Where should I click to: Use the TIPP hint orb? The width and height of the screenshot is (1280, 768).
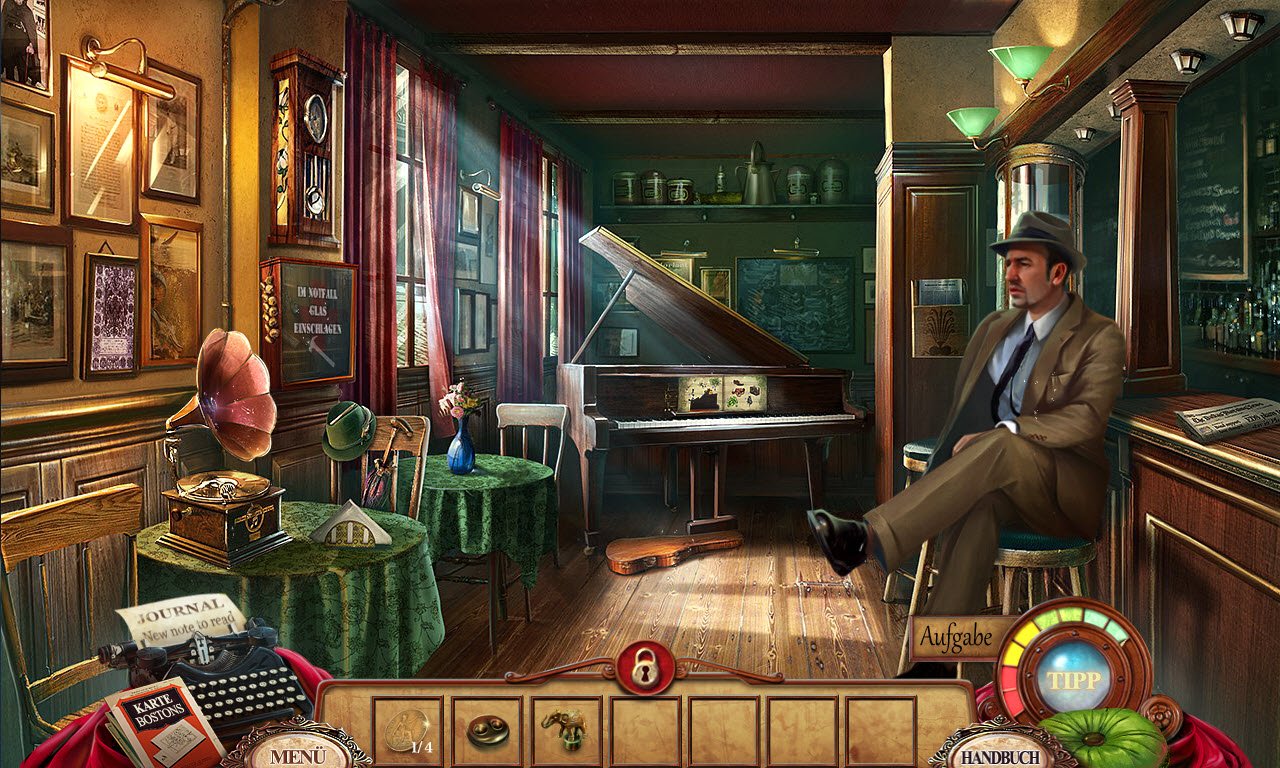pos(1074,678)
